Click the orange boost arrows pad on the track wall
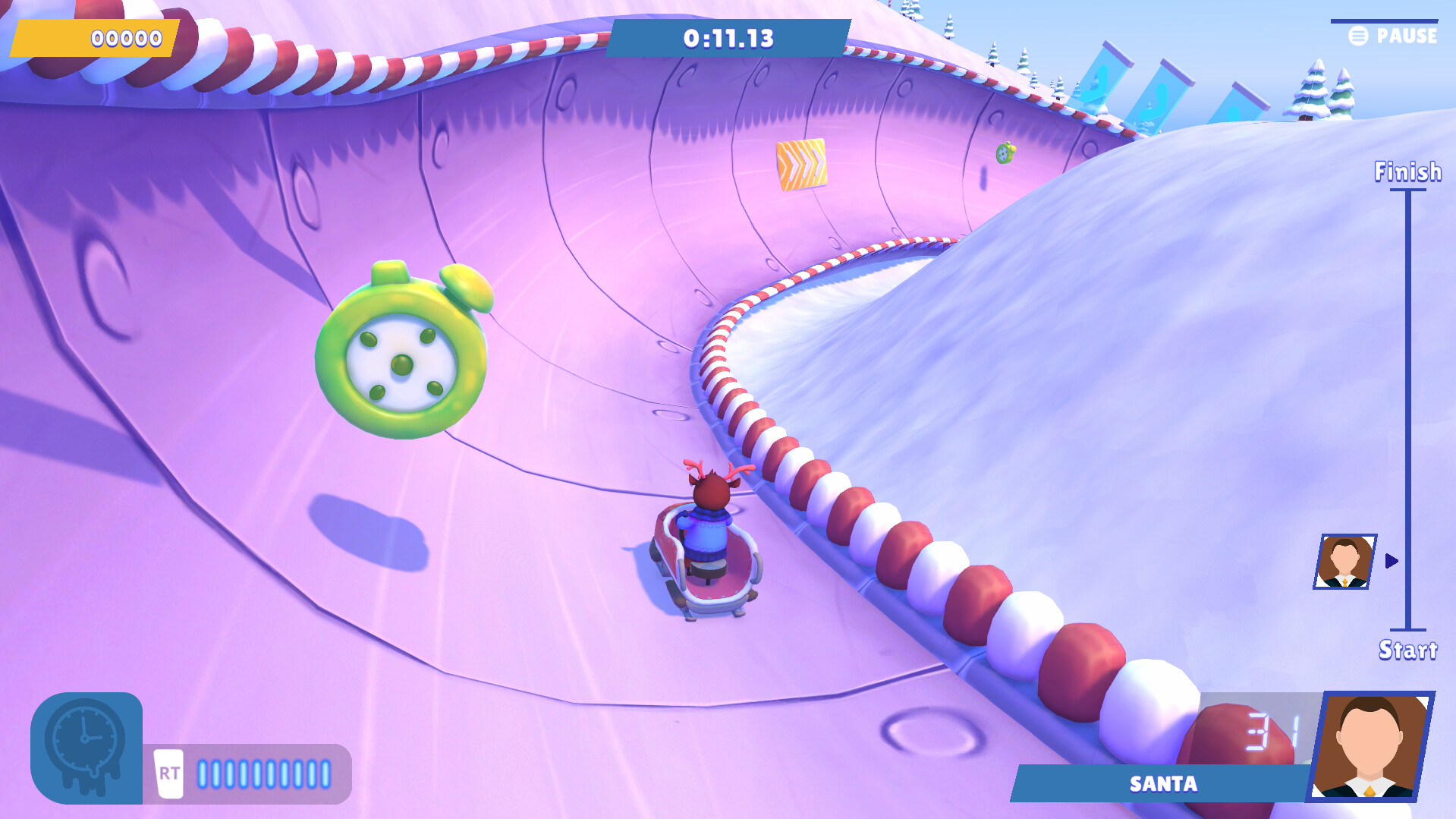 coord(800,163)
